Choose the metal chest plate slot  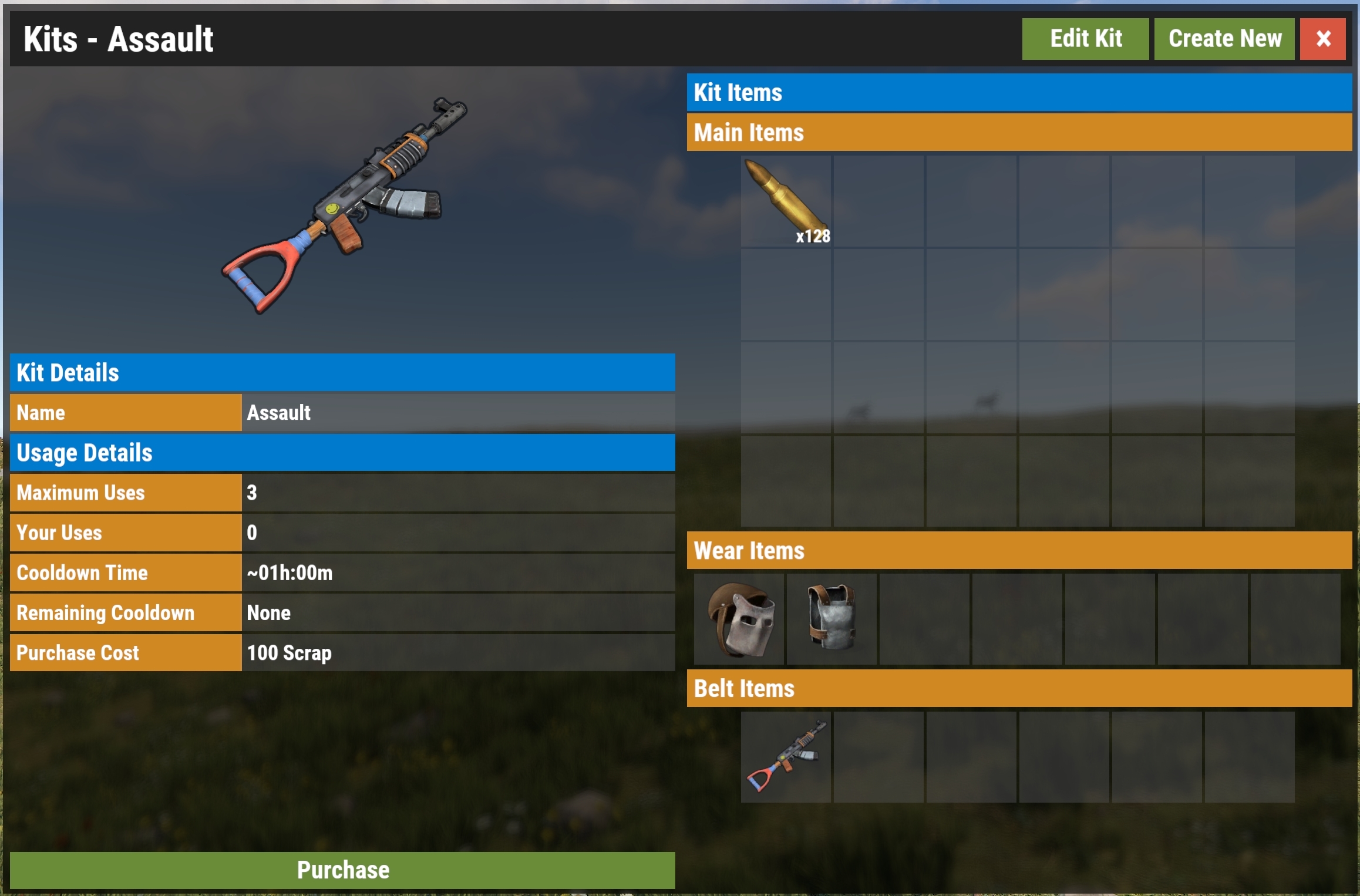(832, 619)
